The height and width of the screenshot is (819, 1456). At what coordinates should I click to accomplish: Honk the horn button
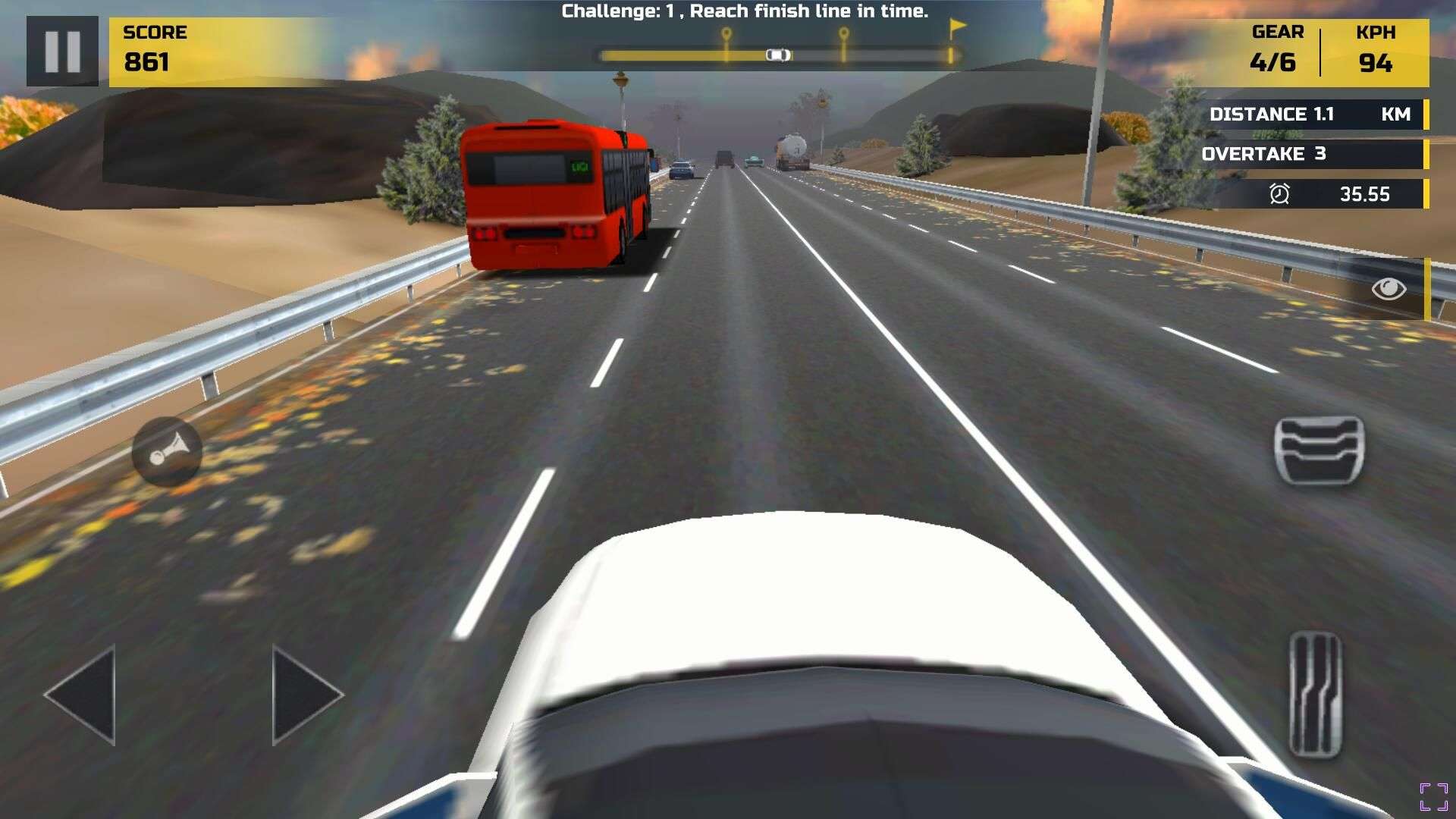pos(167,452)
